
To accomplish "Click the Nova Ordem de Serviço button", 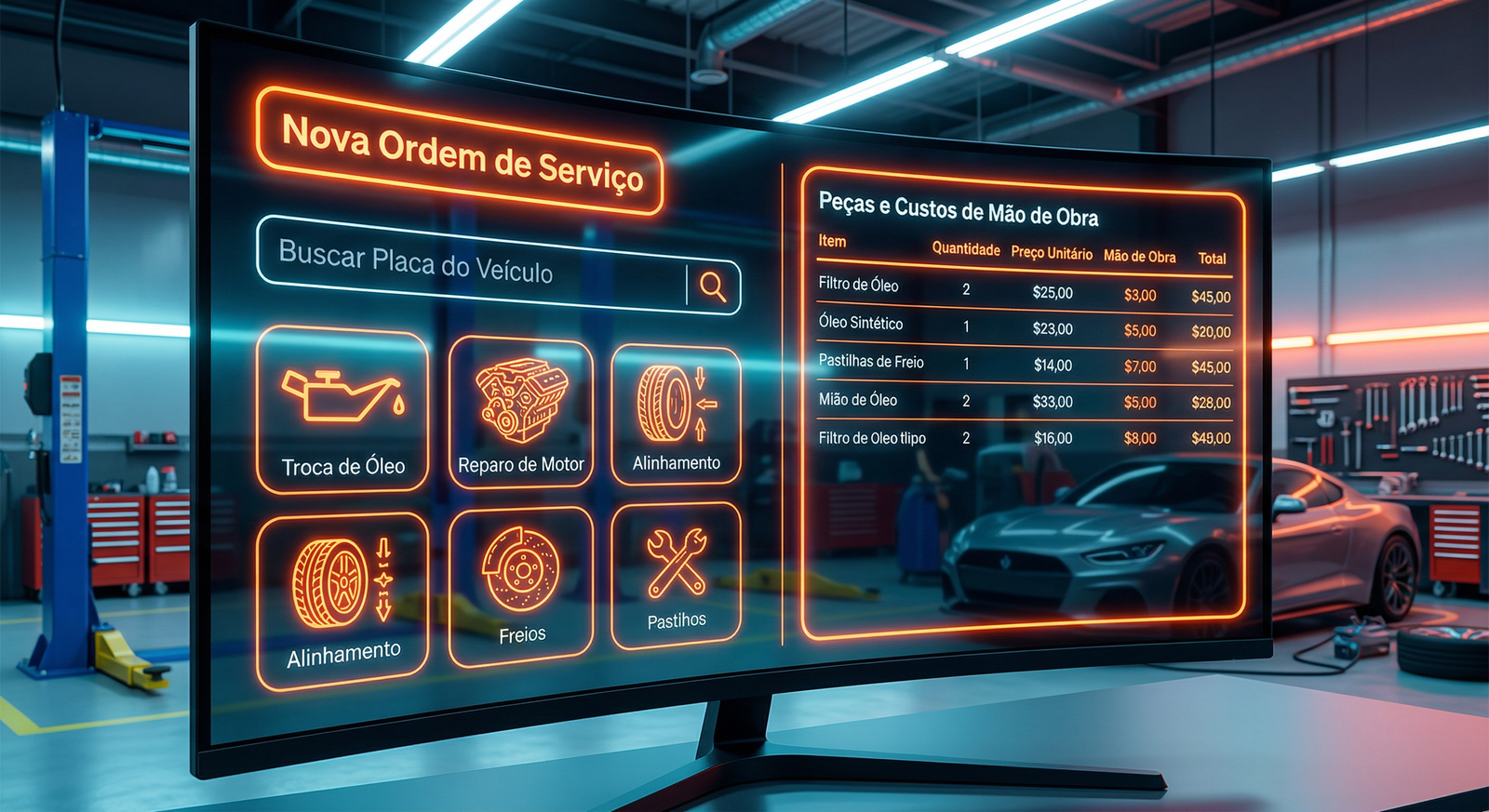I will (460, 152).
